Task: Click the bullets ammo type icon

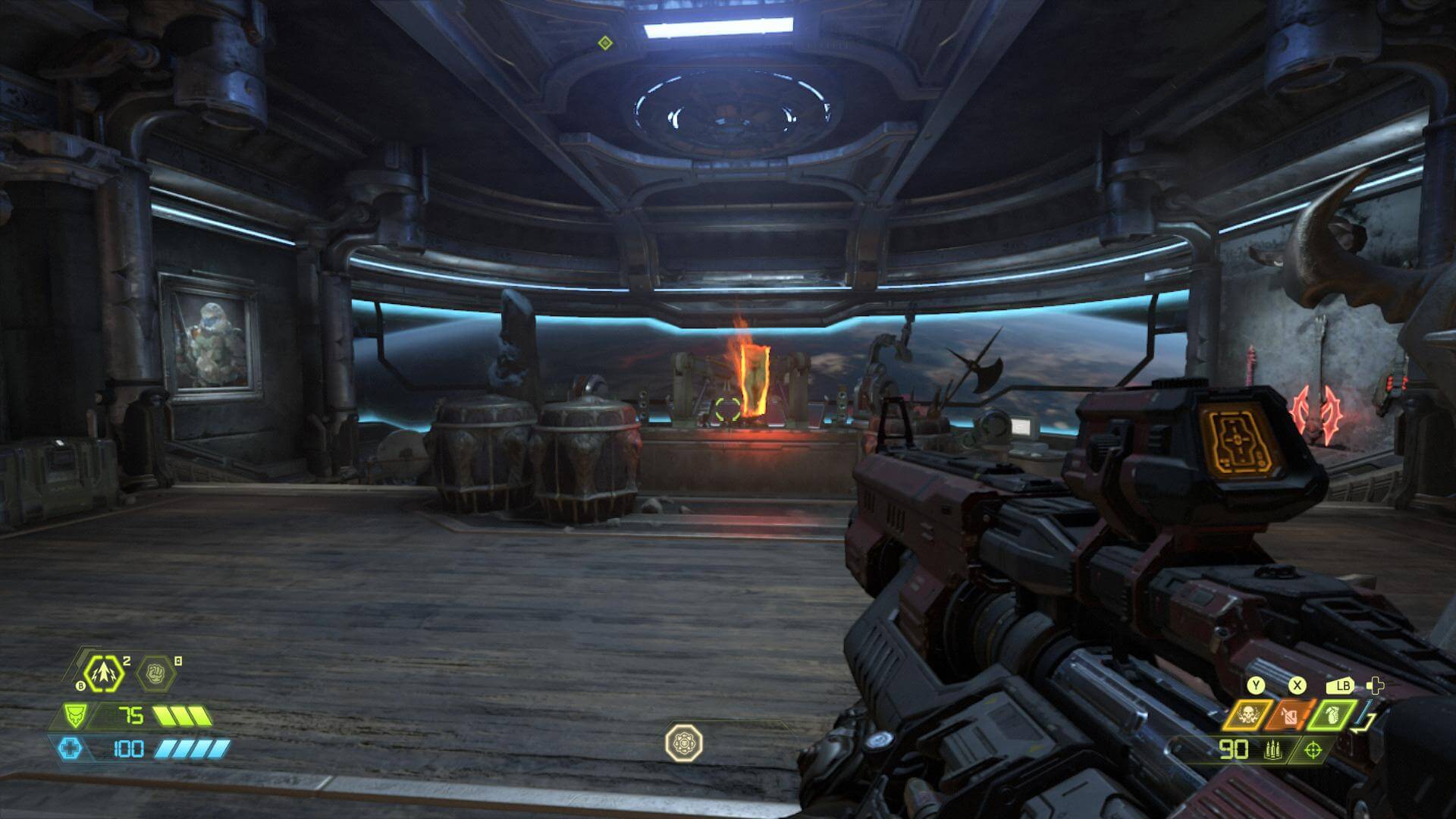Action: (1272, 751)
